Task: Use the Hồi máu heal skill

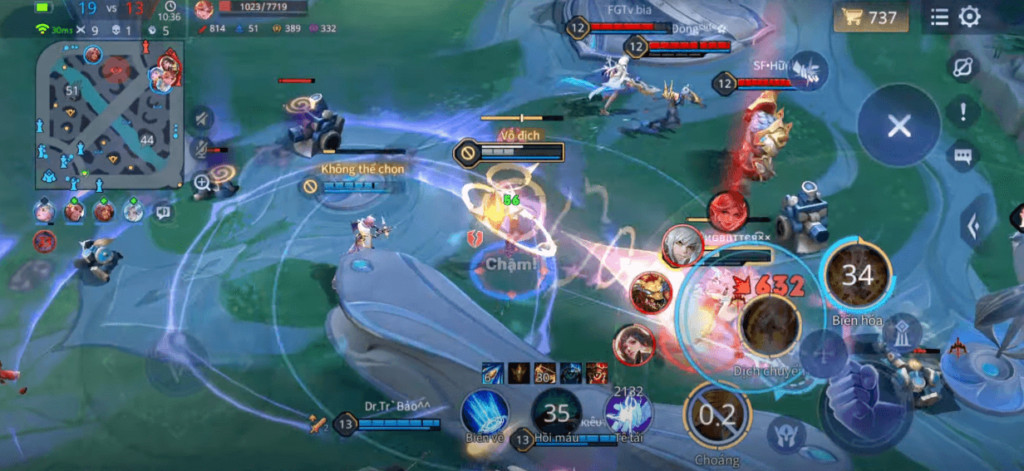Action: click(556, 412)
